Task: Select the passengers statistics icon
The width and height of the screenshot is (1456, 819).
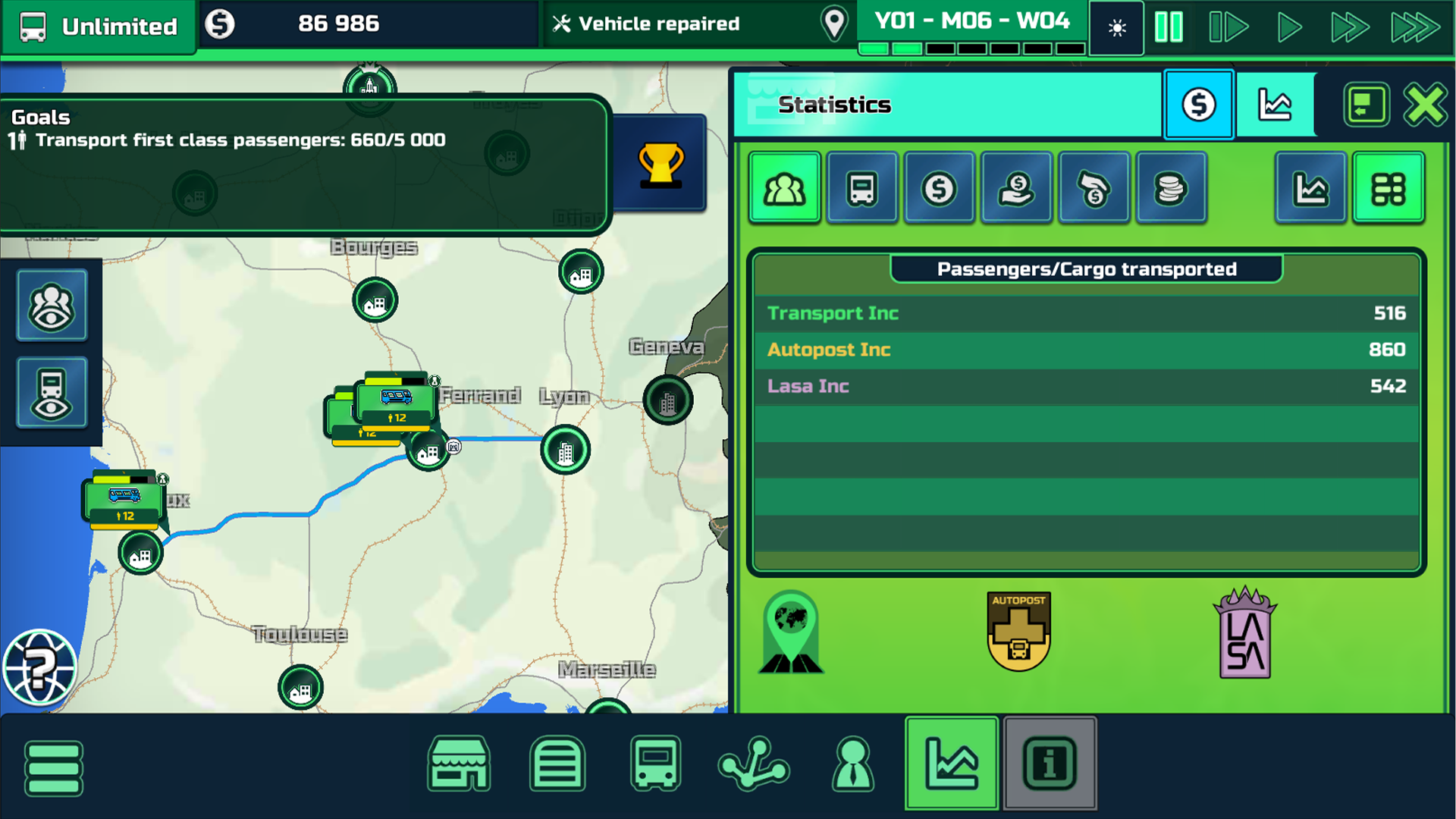Action: (784, 187)
